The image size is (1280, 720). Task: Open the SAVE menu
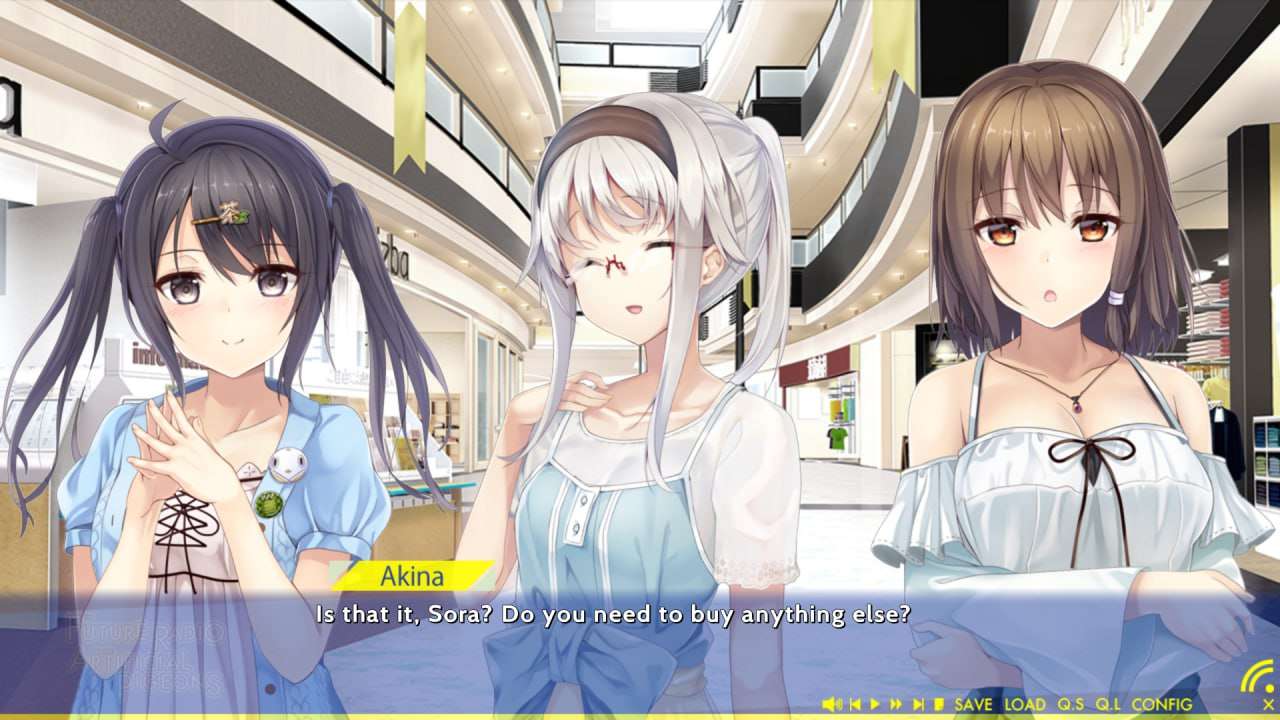(x=973, y=705)
